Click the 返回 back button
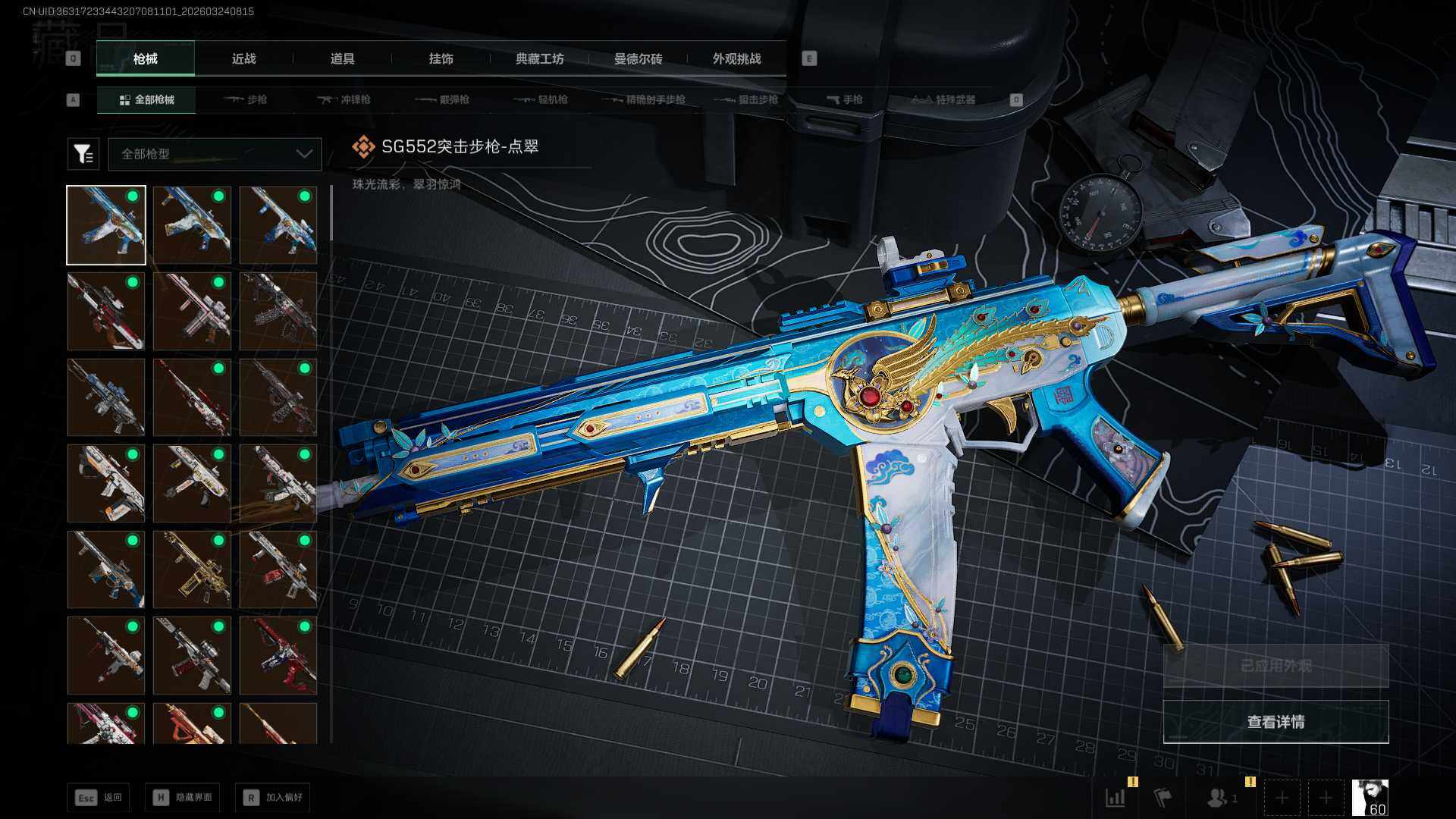 98,797
